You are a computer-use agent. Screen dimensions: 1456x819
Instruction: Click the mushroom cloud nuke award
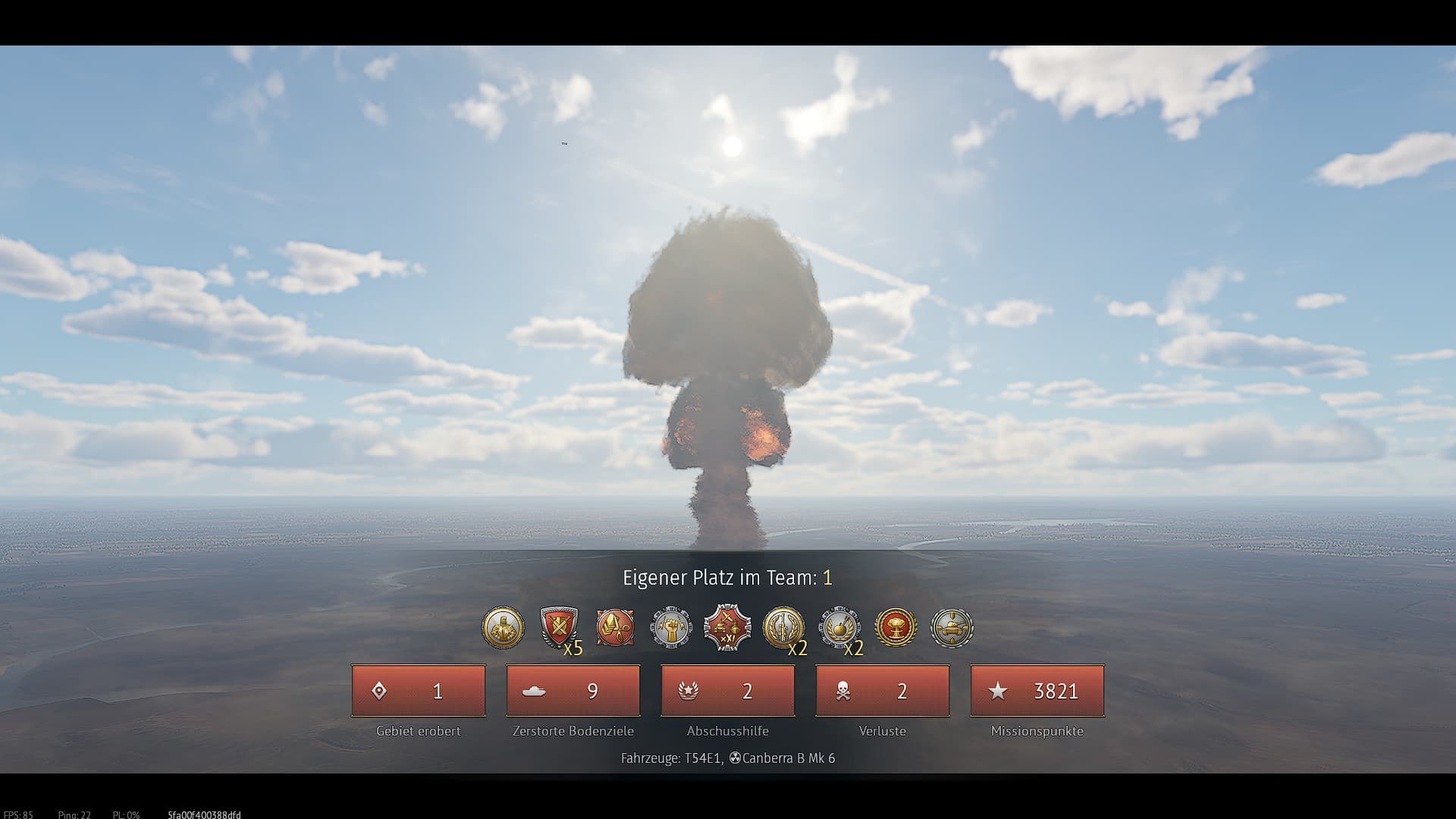pos(896,628)
